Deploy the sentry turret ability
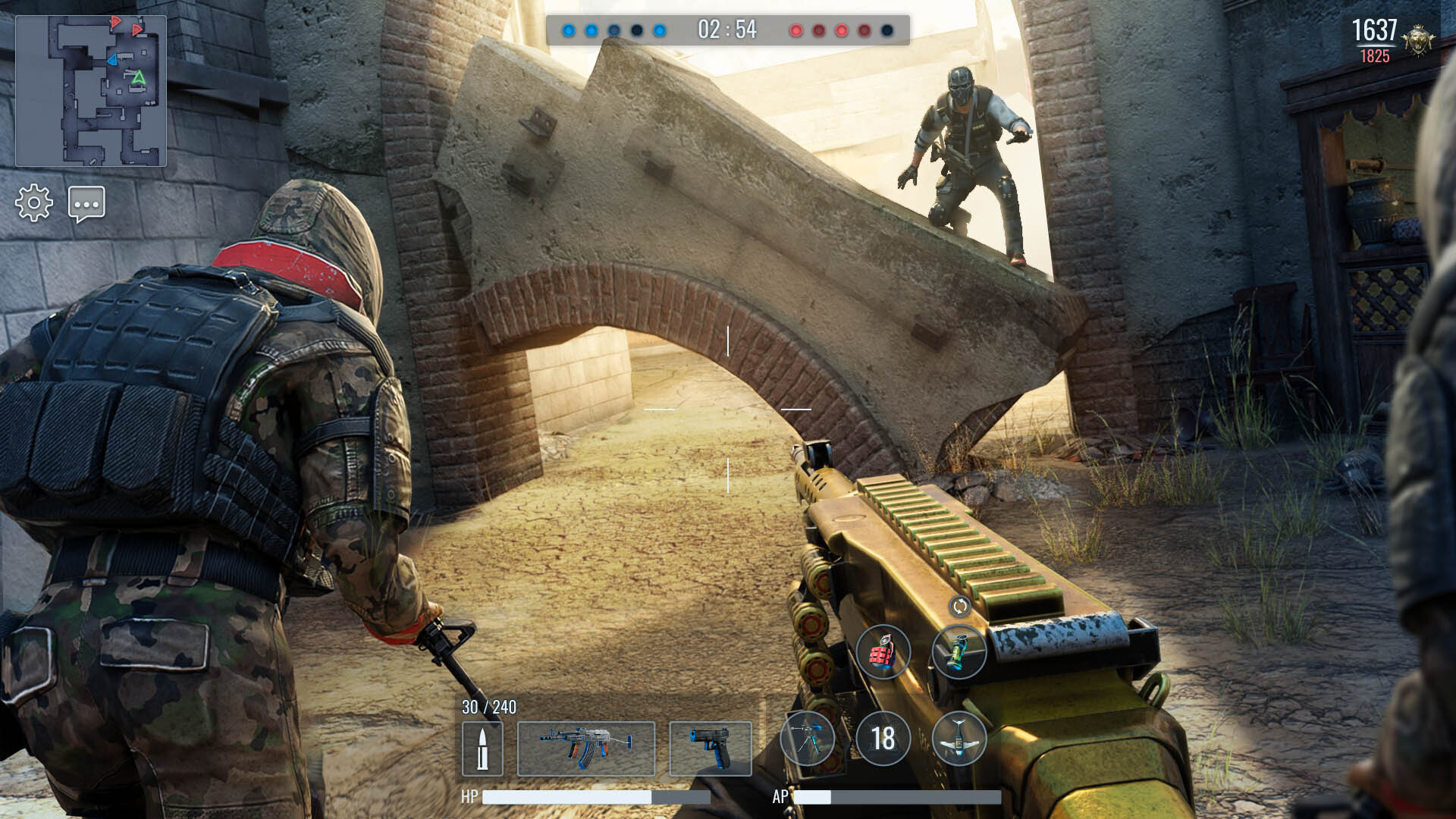This screenshot has width=1456, height=819. (807, 739)
